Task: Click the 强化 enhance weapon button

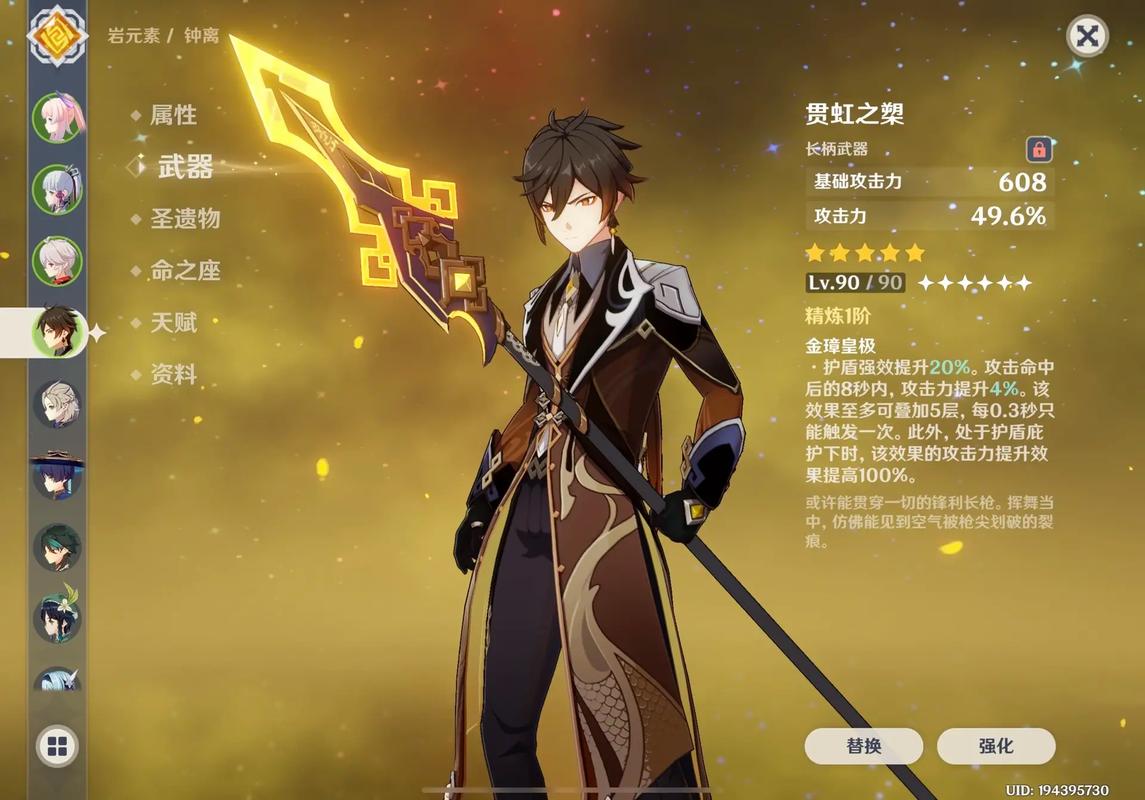Action: point(995,746)
